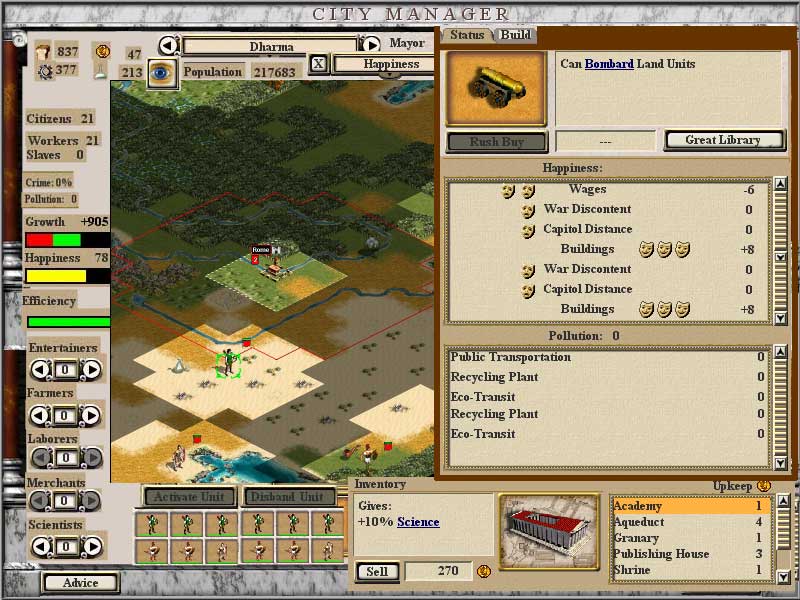Disband the selected unit
800x600 pixels.
[285, 496]
